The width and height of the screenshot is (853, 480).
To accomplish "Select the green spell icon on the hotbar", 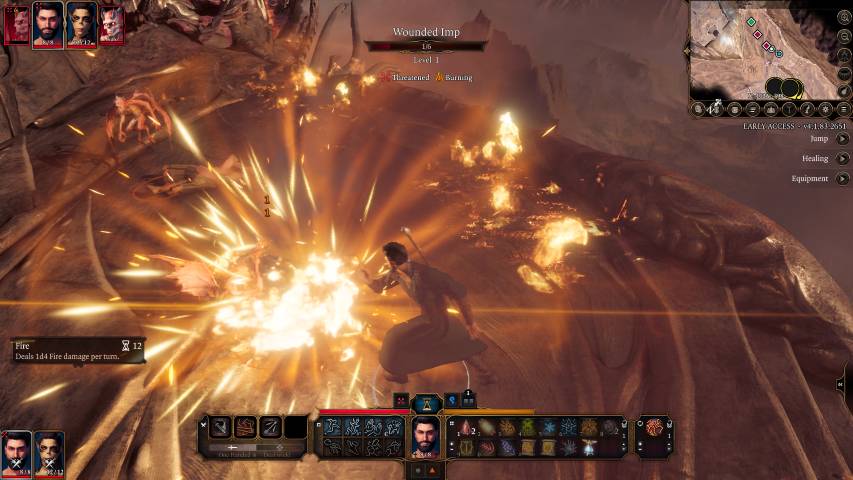I will click(x=527, y=427).
